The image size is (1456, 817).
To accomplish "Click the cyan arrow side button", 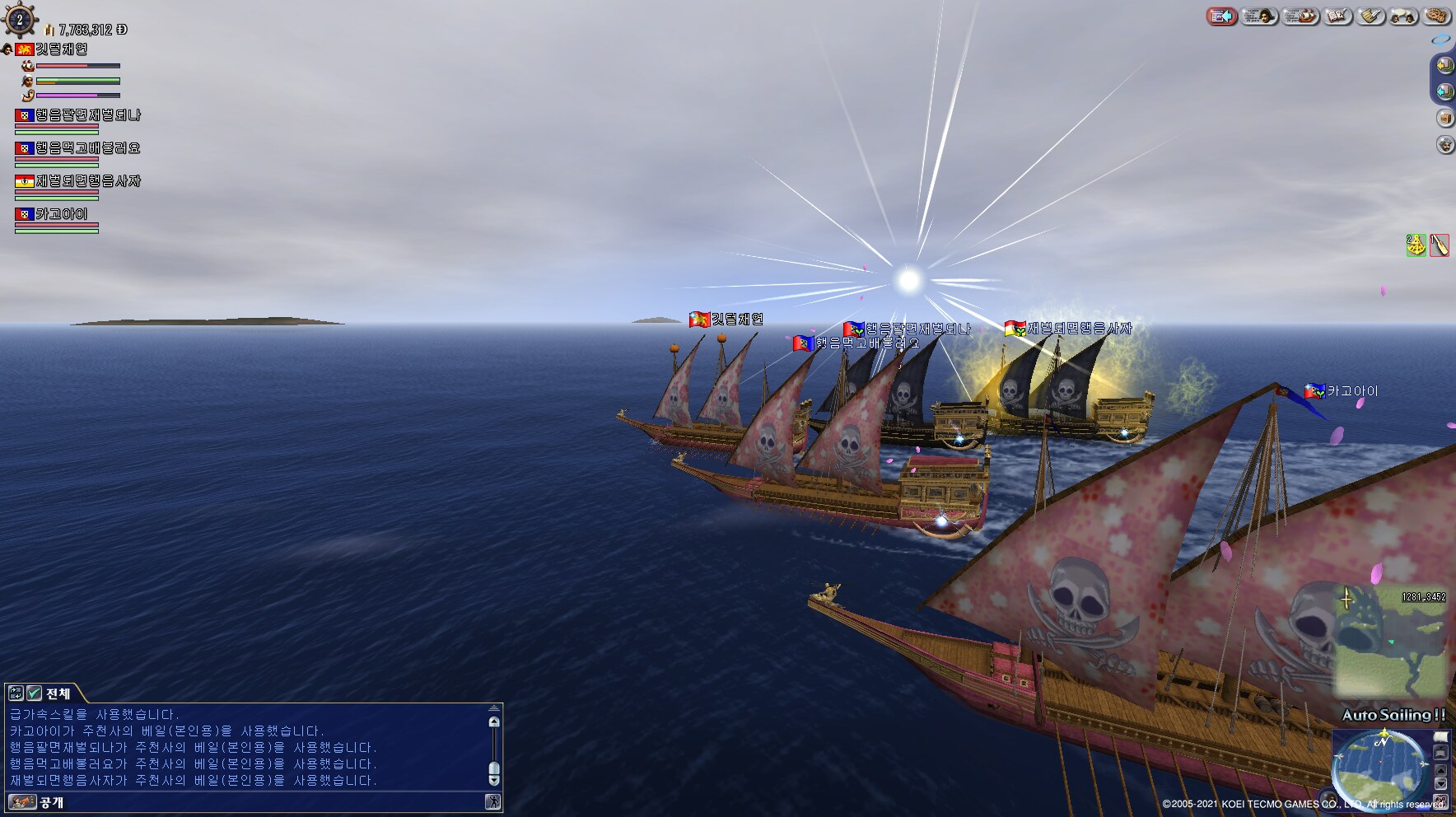I will [1444, 91].
